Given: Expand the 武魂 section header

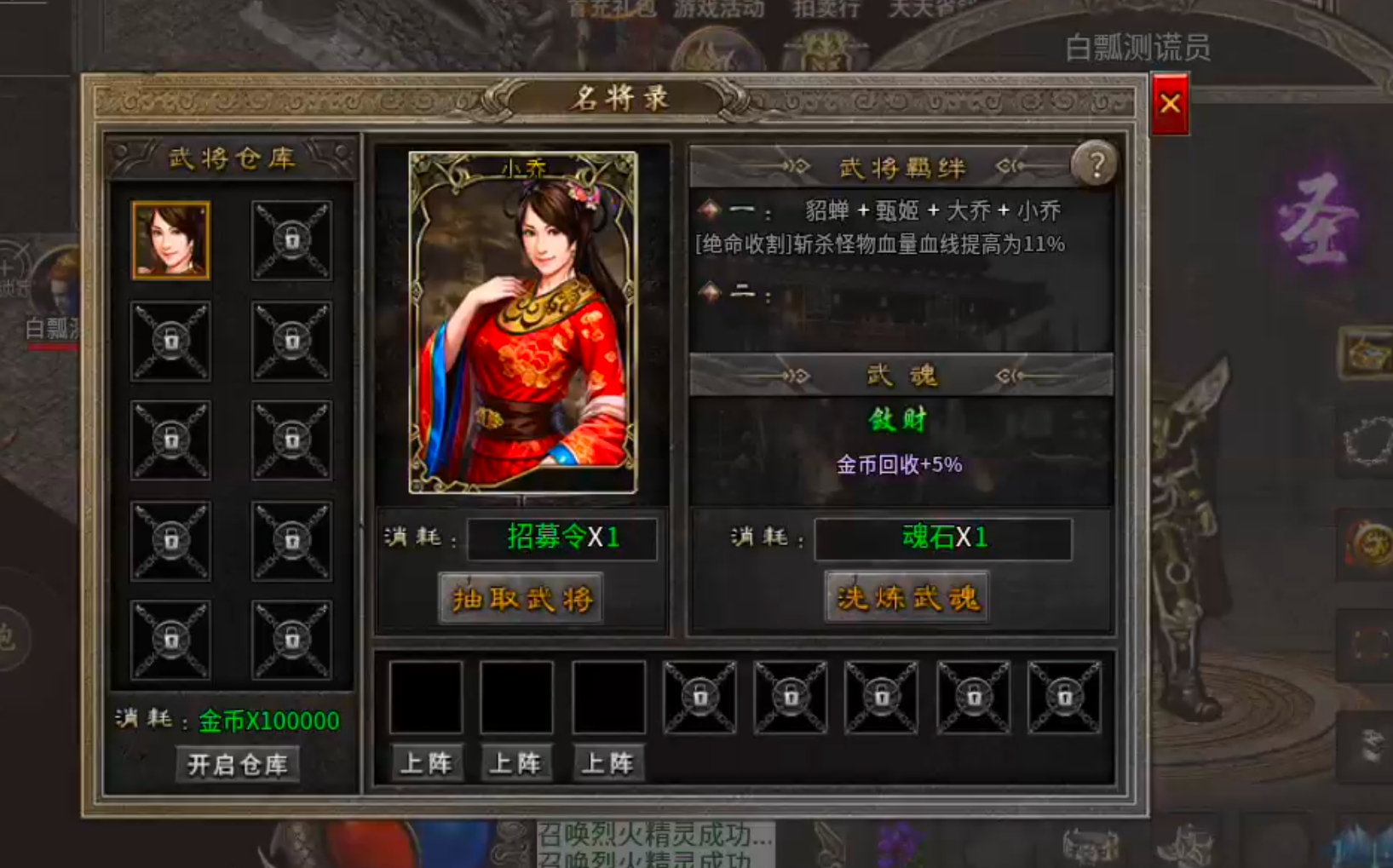Looking at the screenshot, I should [x=903, y=375].
